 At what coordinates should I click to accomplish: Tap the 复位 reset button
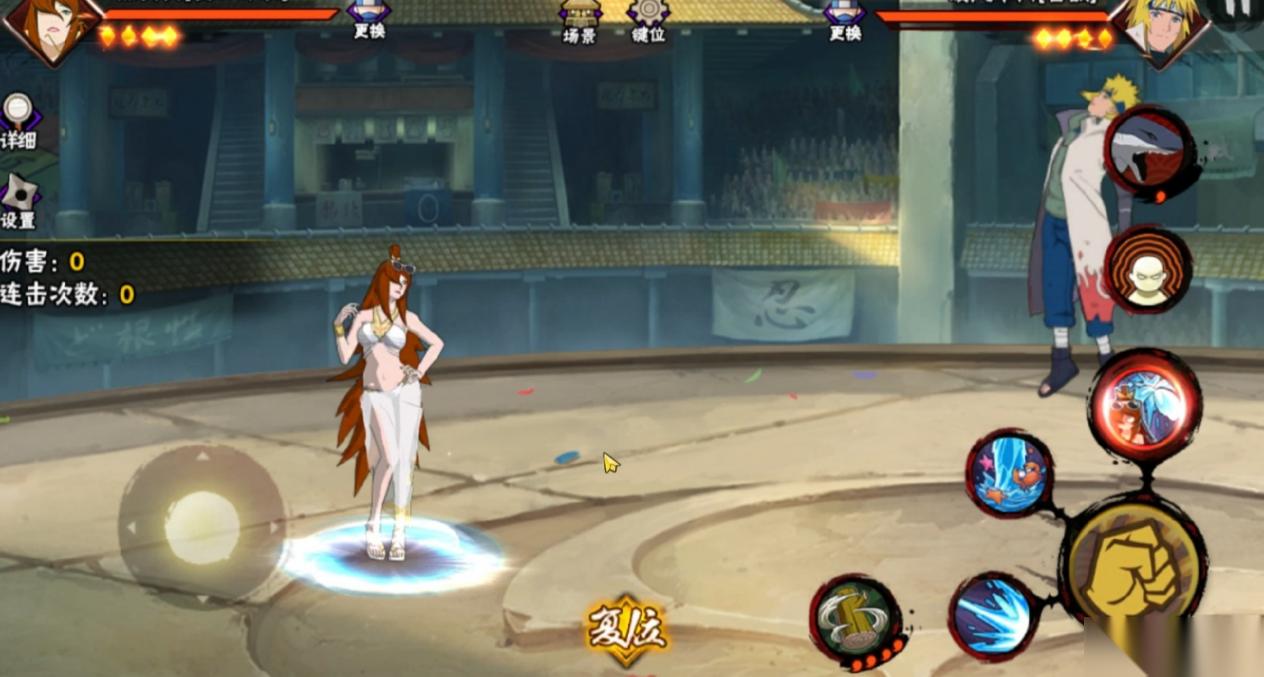click(x=626, y=630)
